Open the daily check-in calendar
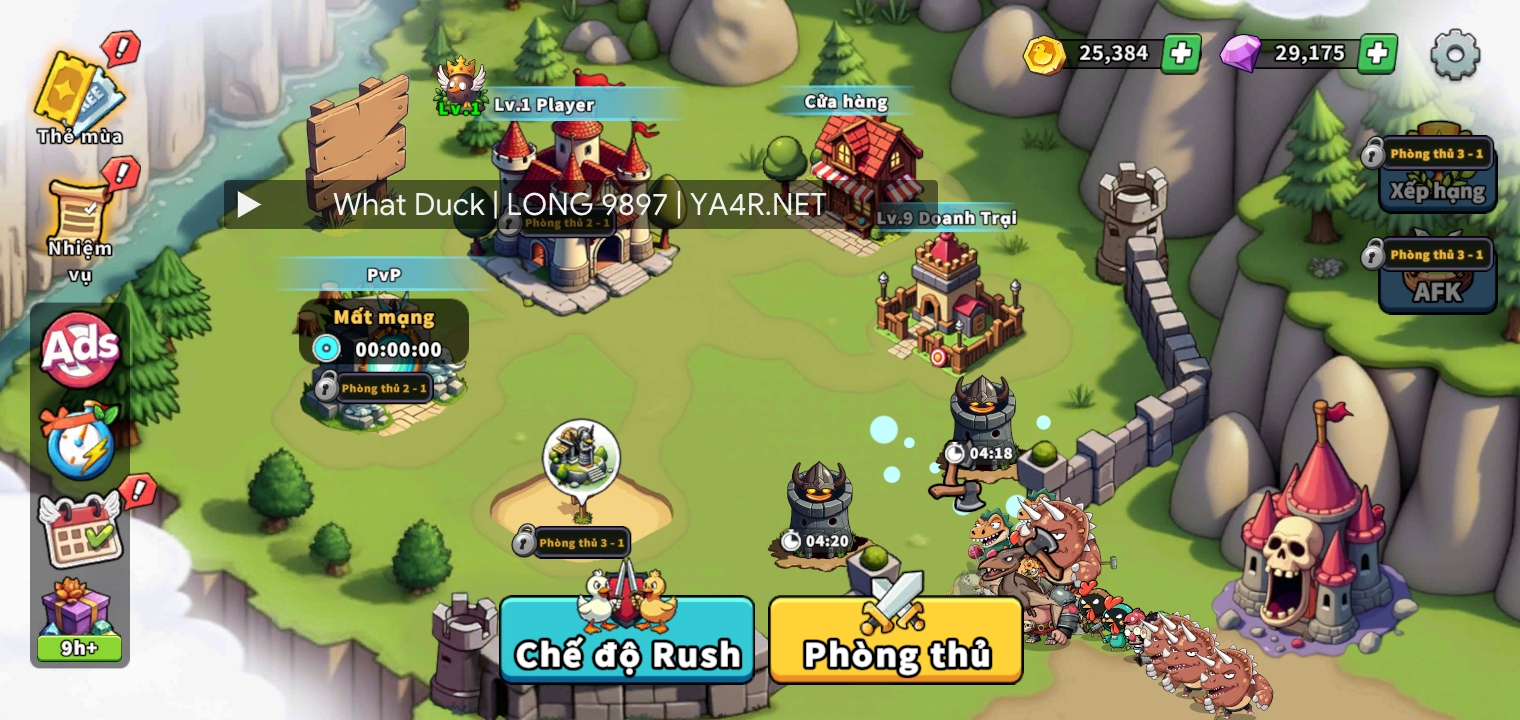1520x720 pixels. [80, 530]
